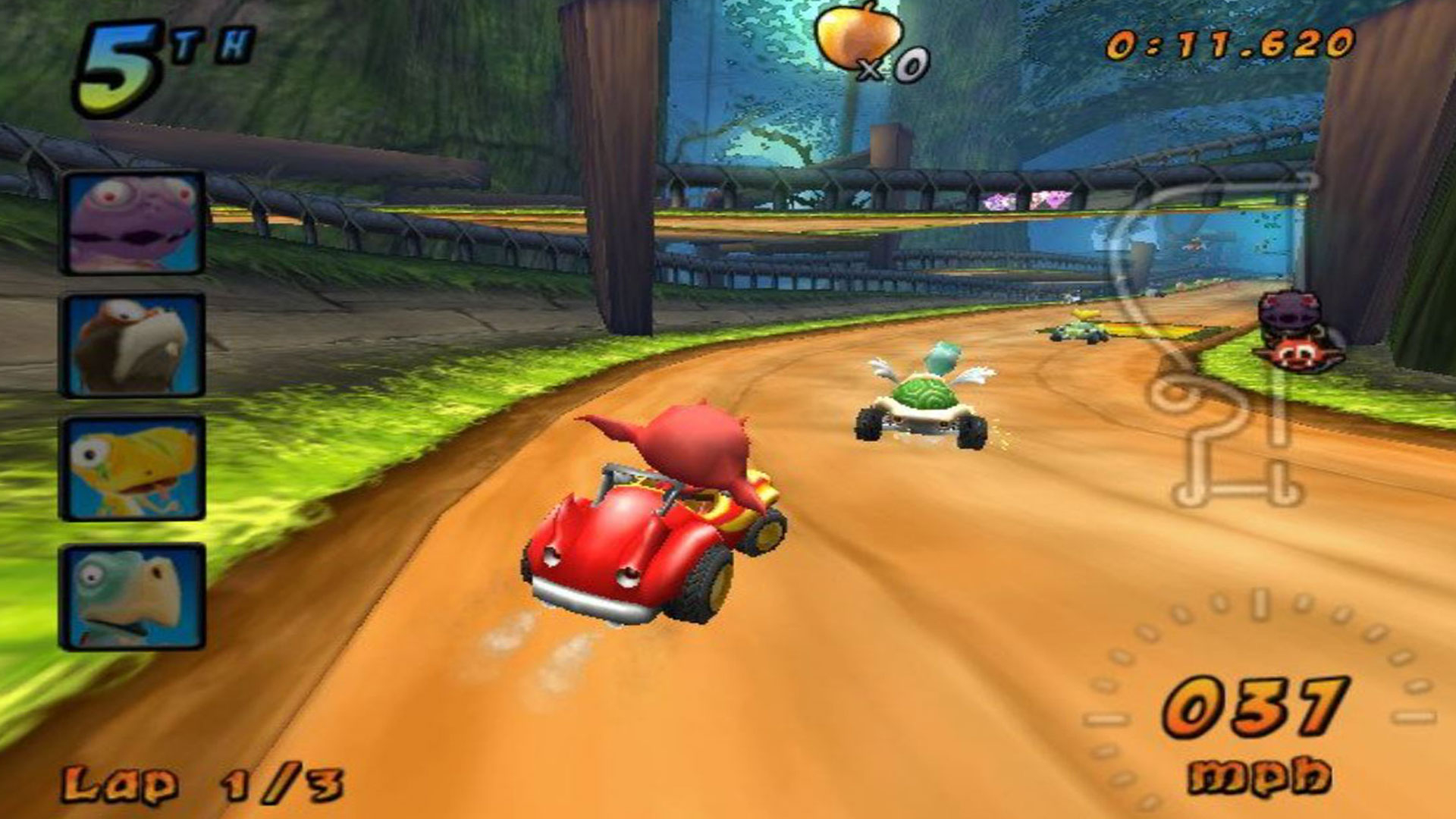The image size is (1456, 819).
Task: Click the brown walrus racer portrait
Action: coord(133,346)
